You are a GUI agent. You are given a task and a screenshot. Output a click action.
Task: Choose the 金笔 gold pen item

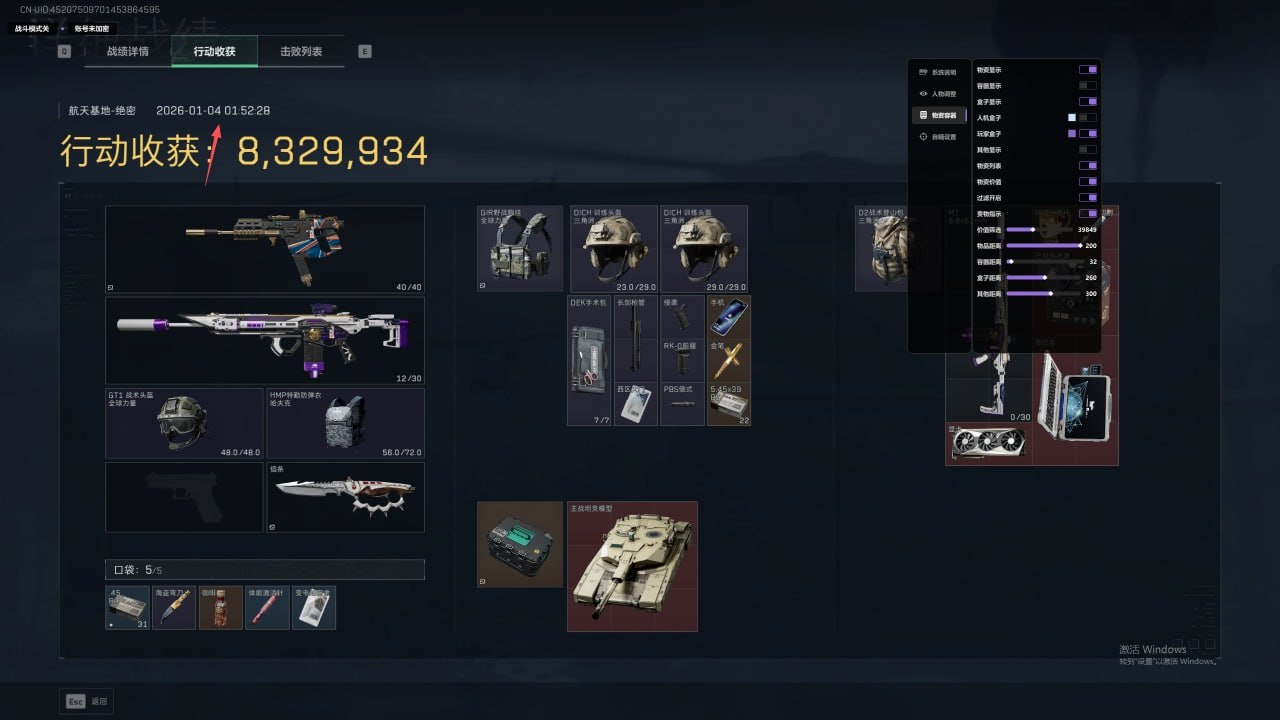coord(728,360)
